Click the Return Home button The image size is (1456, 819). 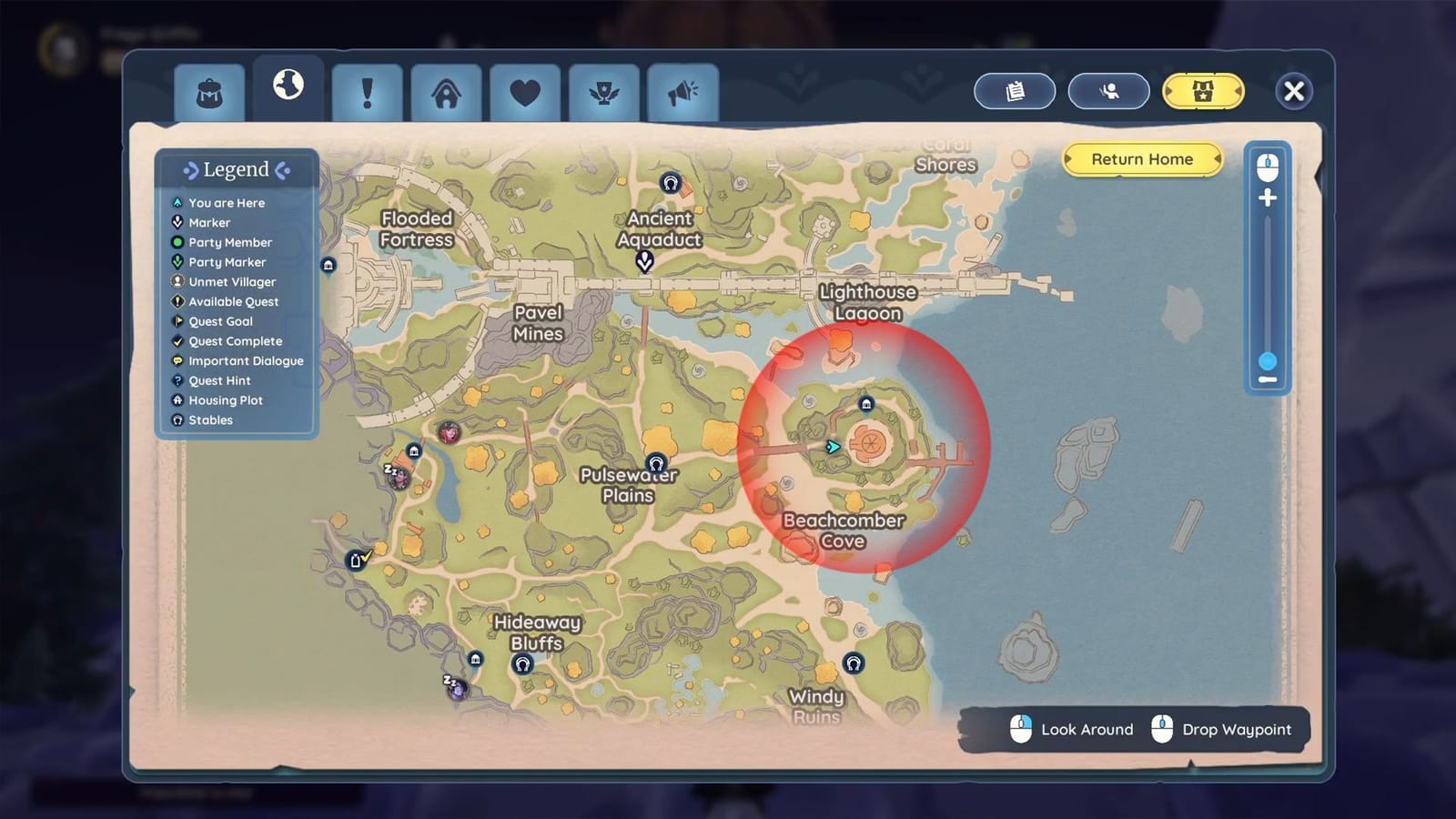tap(1142, 159)
